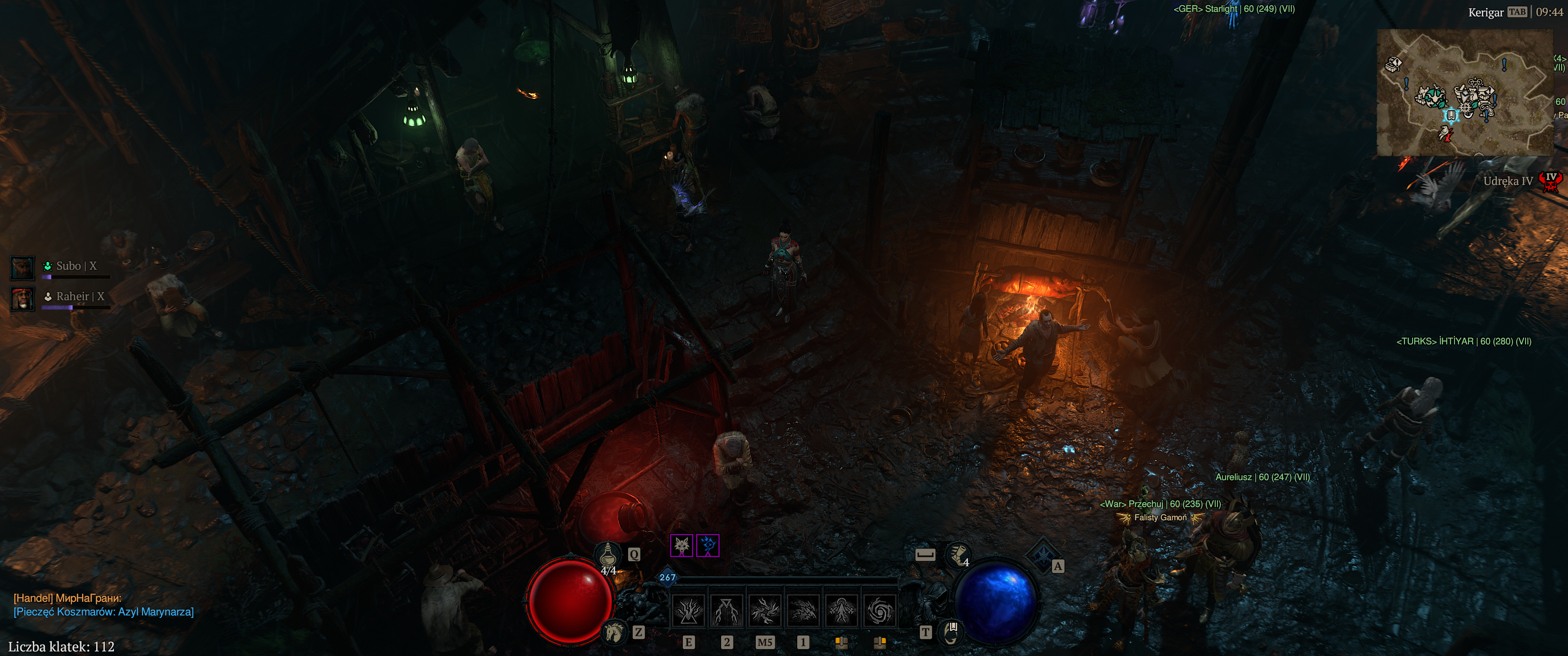1568x656 pixels.
Task: Click the glowing waypoint marker on minimap
Action: 1451,114
